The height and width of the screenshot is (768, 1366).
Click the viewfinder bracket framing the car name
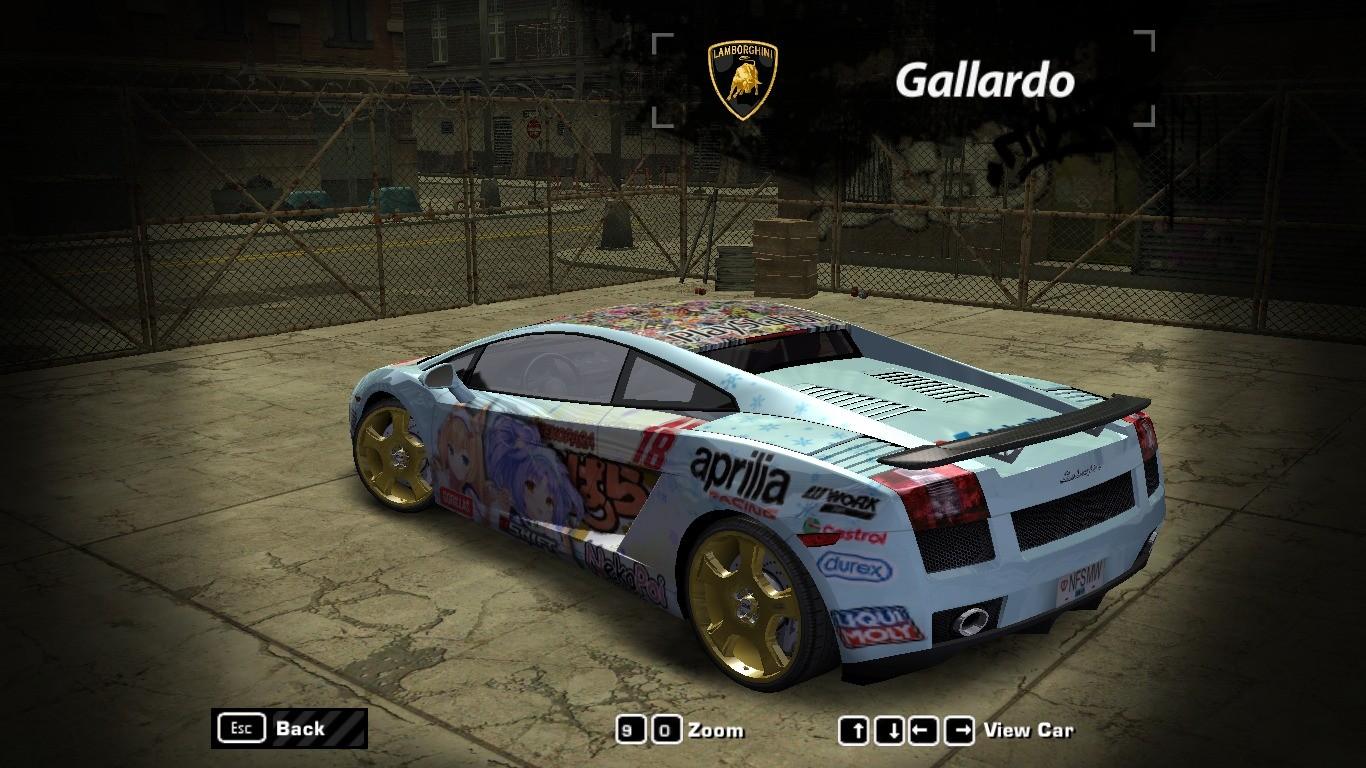[662, 40]
